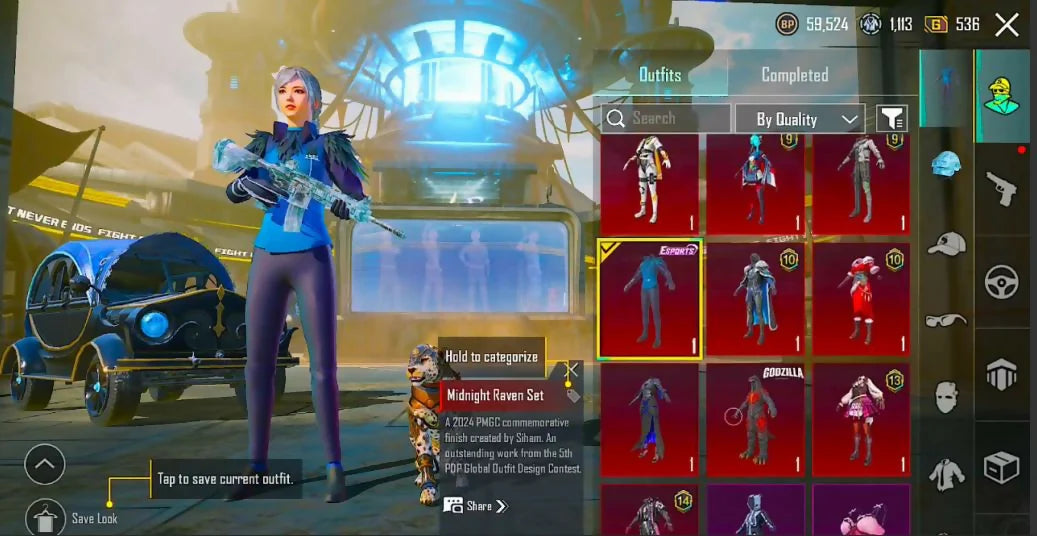The width and height of the screenshot is (1037, 536).
Task: Select the Outfits tab
Action: (x=660, y=75)
